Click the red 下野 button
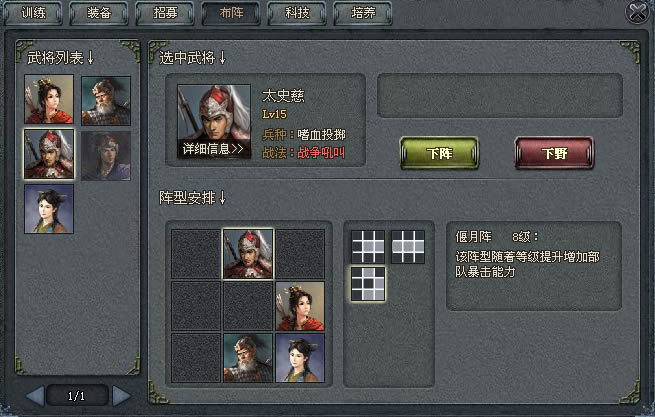 click(554, 154)
